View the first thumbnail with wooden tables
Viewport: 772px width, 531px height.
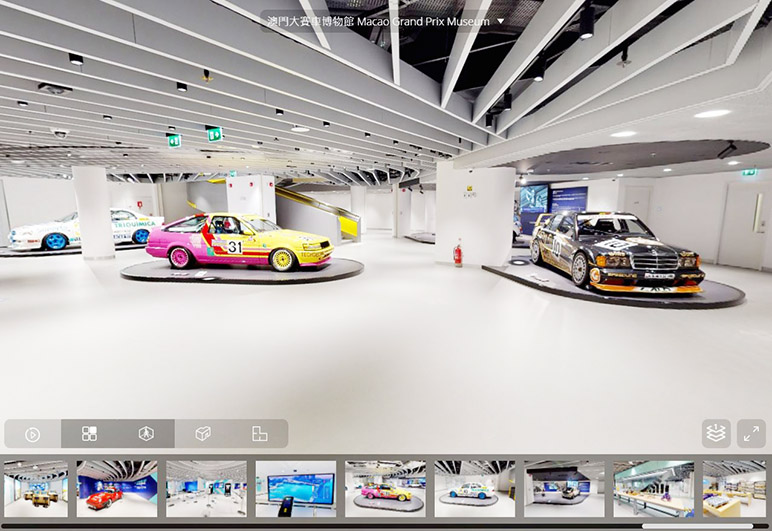coord(35,489)
